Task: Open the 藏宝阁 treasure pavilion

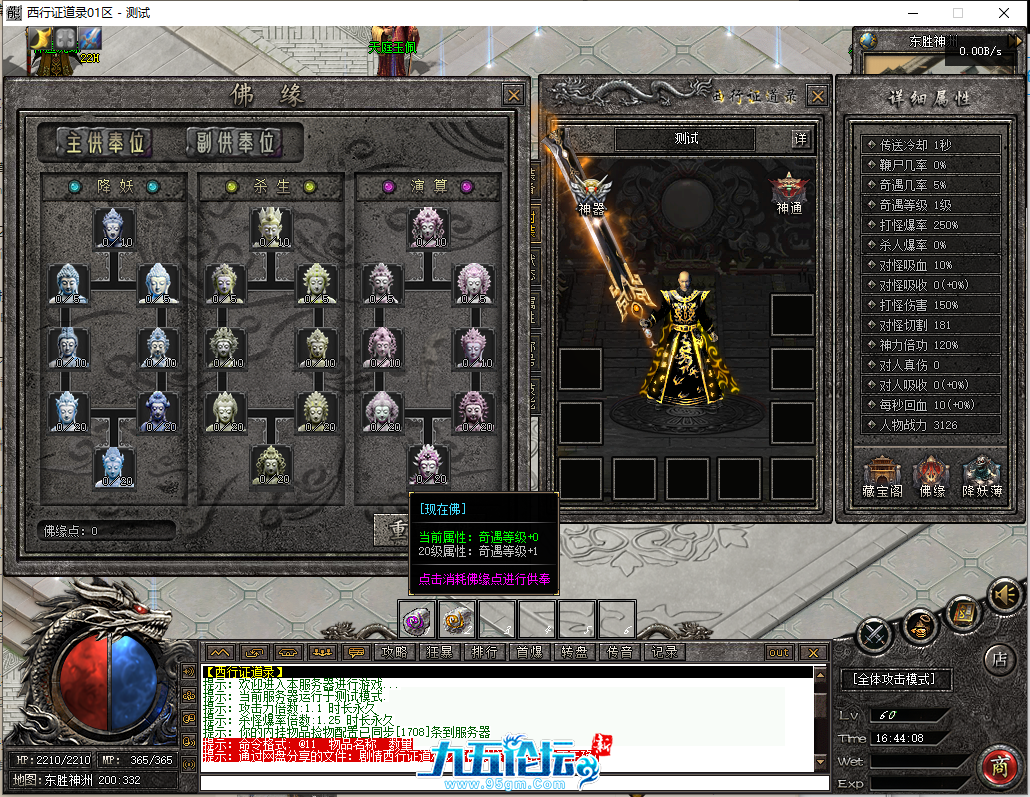Action: pyautogui.click(x=882, y=476)
